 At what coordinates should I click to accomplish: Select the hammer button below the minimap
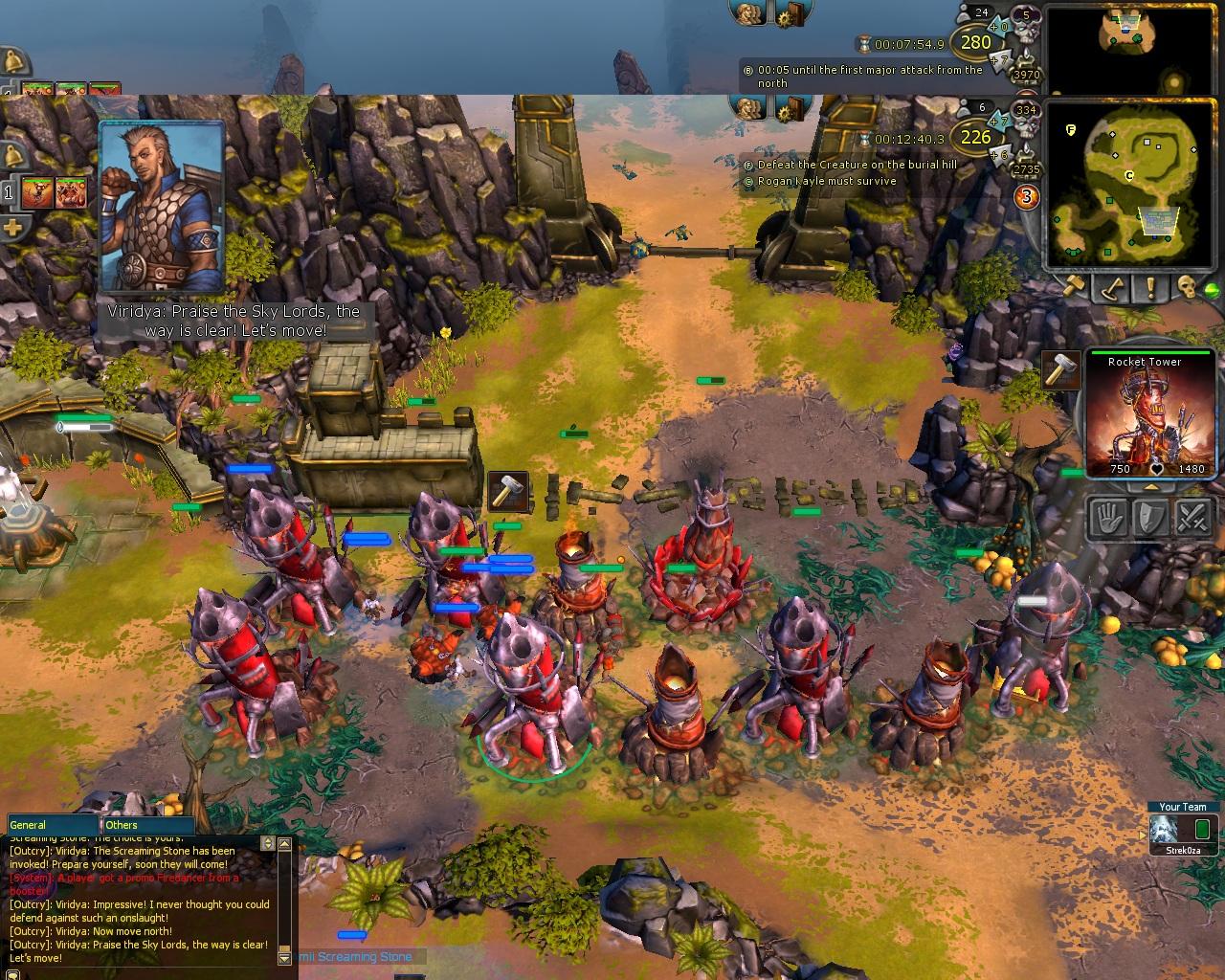pyautogui.click(x=1074, y=287)
